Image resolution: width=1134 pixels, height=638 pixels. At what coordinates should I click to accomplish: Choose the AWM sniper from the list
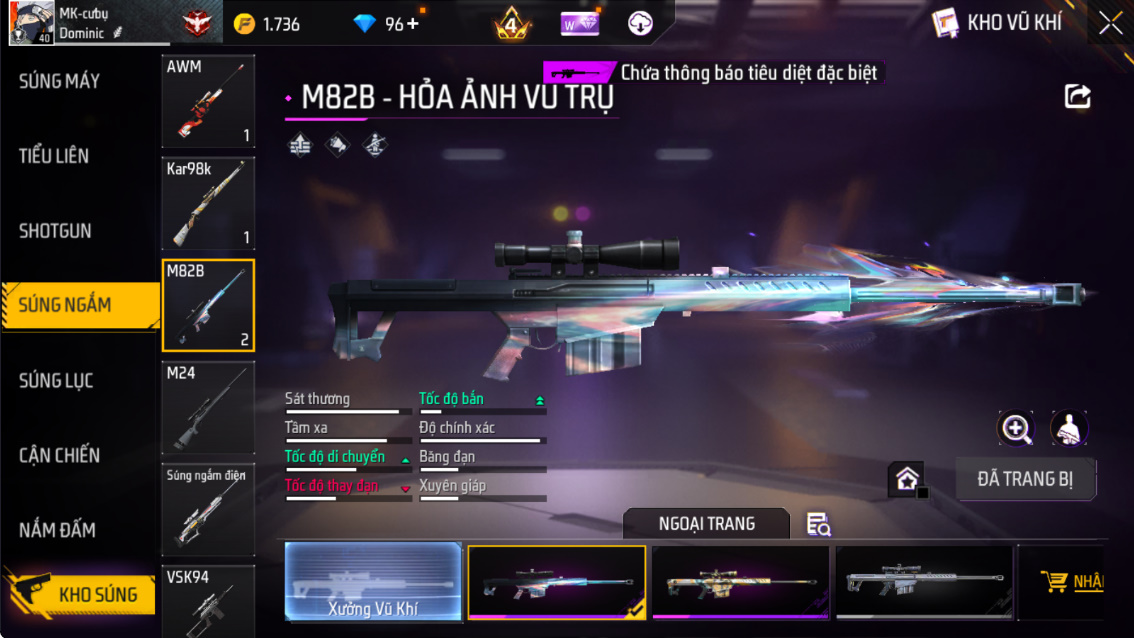(x=208, y=101)
